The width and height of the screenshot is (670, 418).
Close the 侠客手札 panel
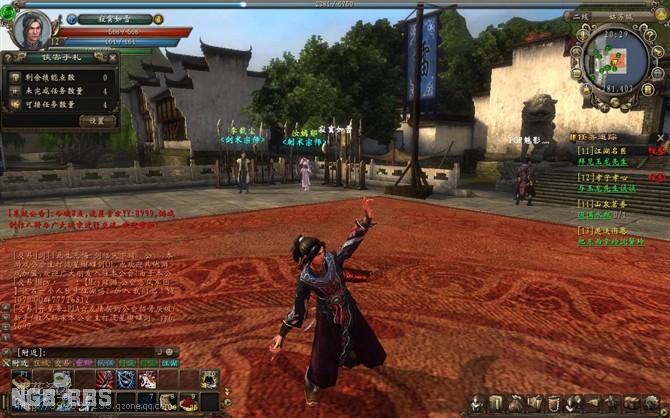point(113,59)
